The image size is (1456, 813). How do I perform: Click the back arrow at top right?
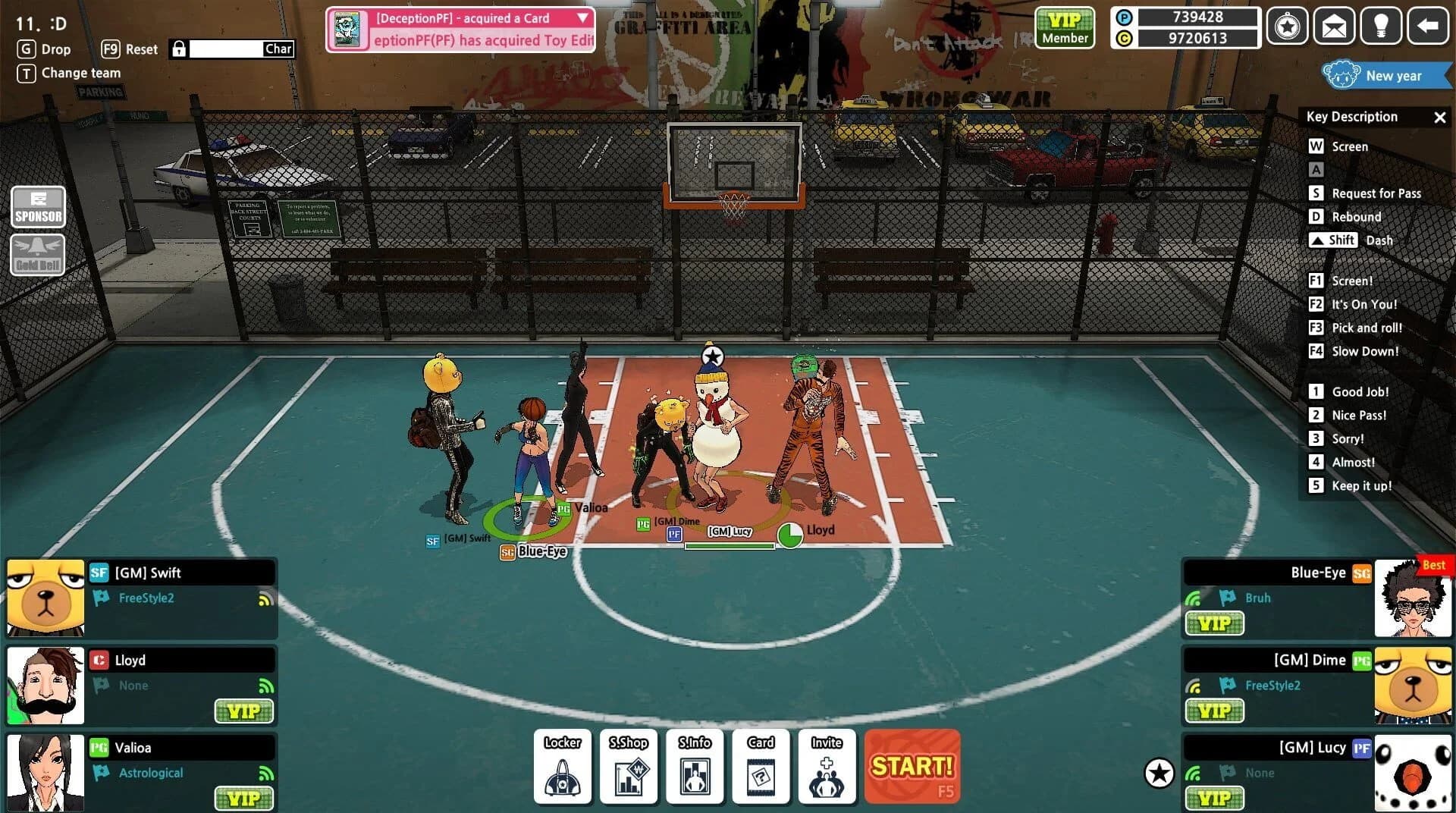tap(1429, 26)
